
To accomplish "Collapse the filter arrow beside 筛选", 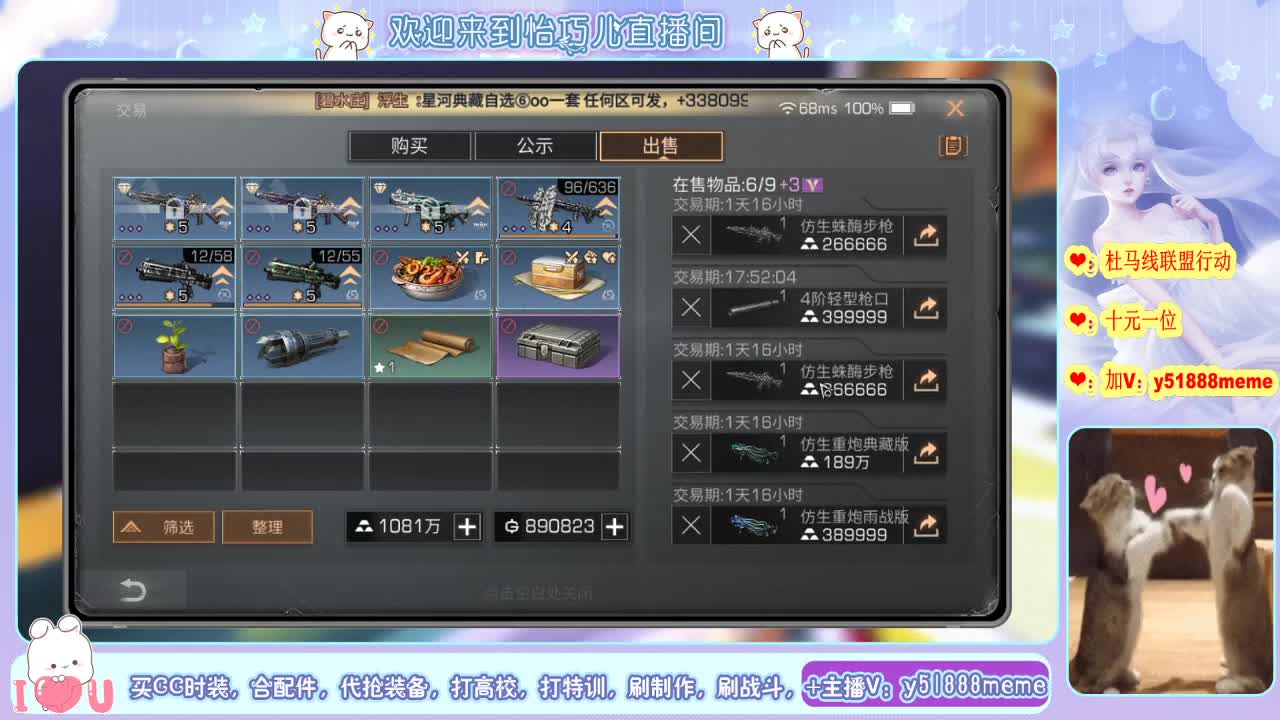I will (131, 526).
